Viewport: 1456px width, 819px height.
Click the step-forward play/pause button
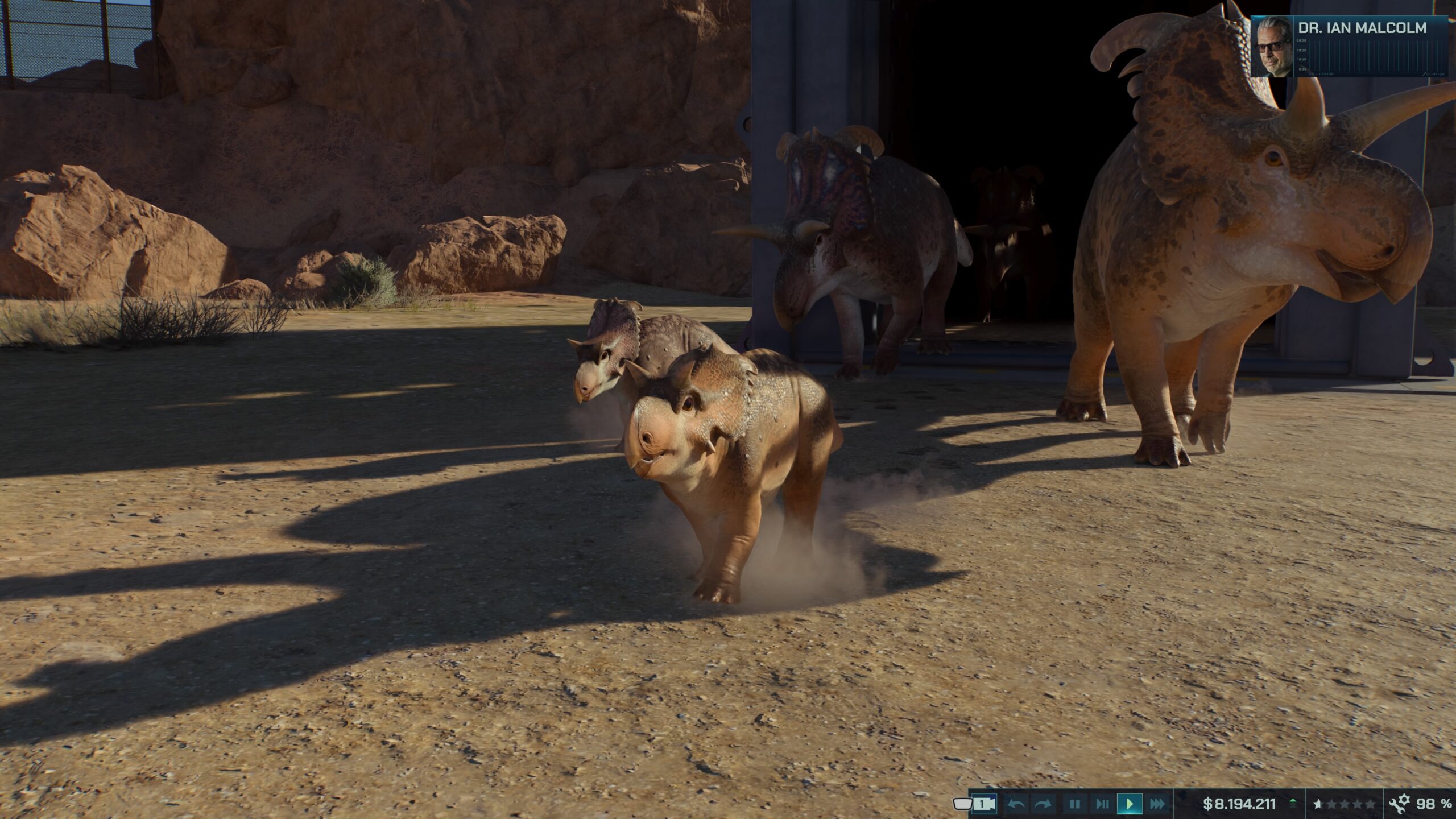(1102, 804)
